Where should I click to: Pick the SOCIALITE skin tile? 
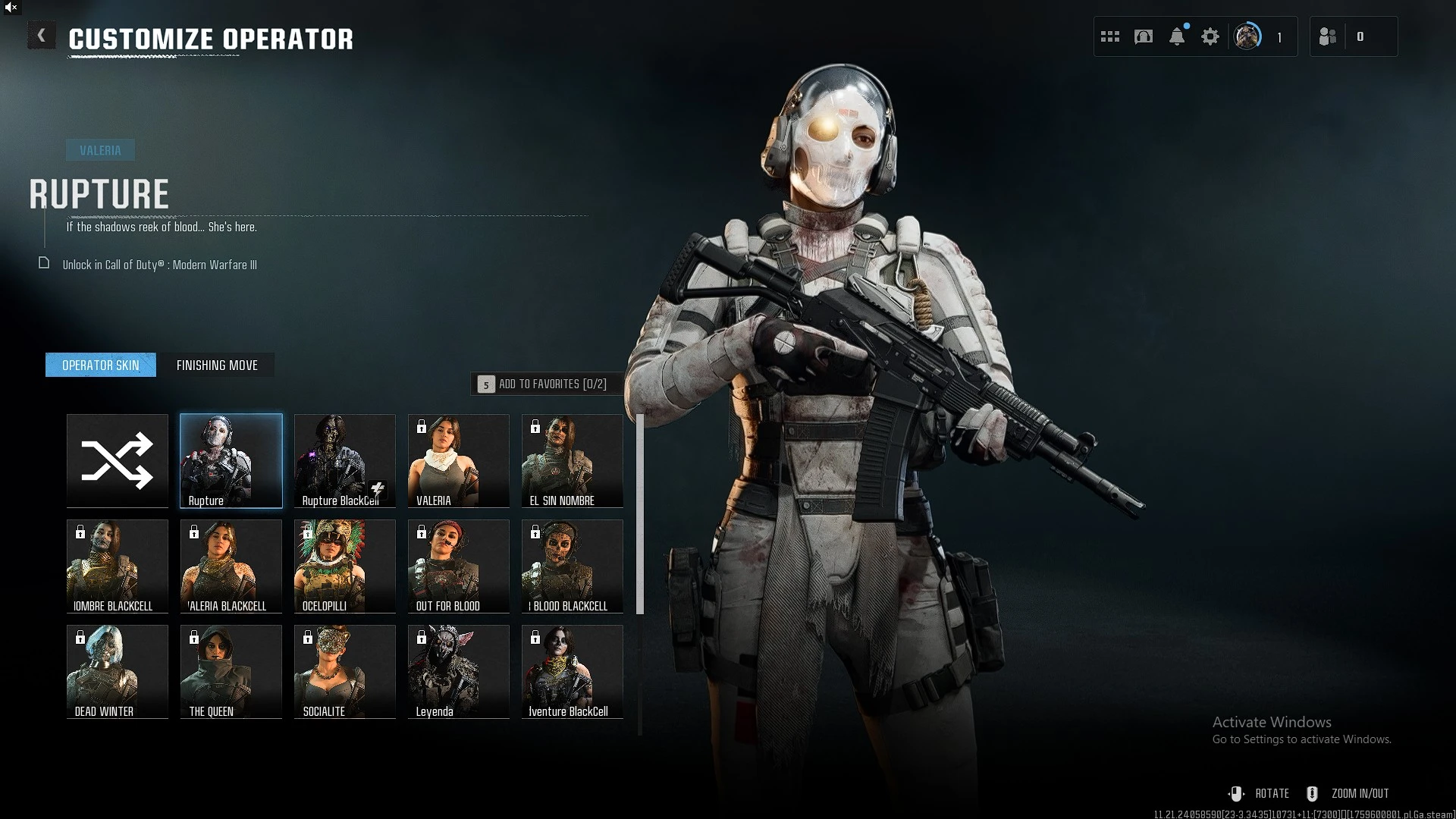pyautogui.click(x=345, y=671)
